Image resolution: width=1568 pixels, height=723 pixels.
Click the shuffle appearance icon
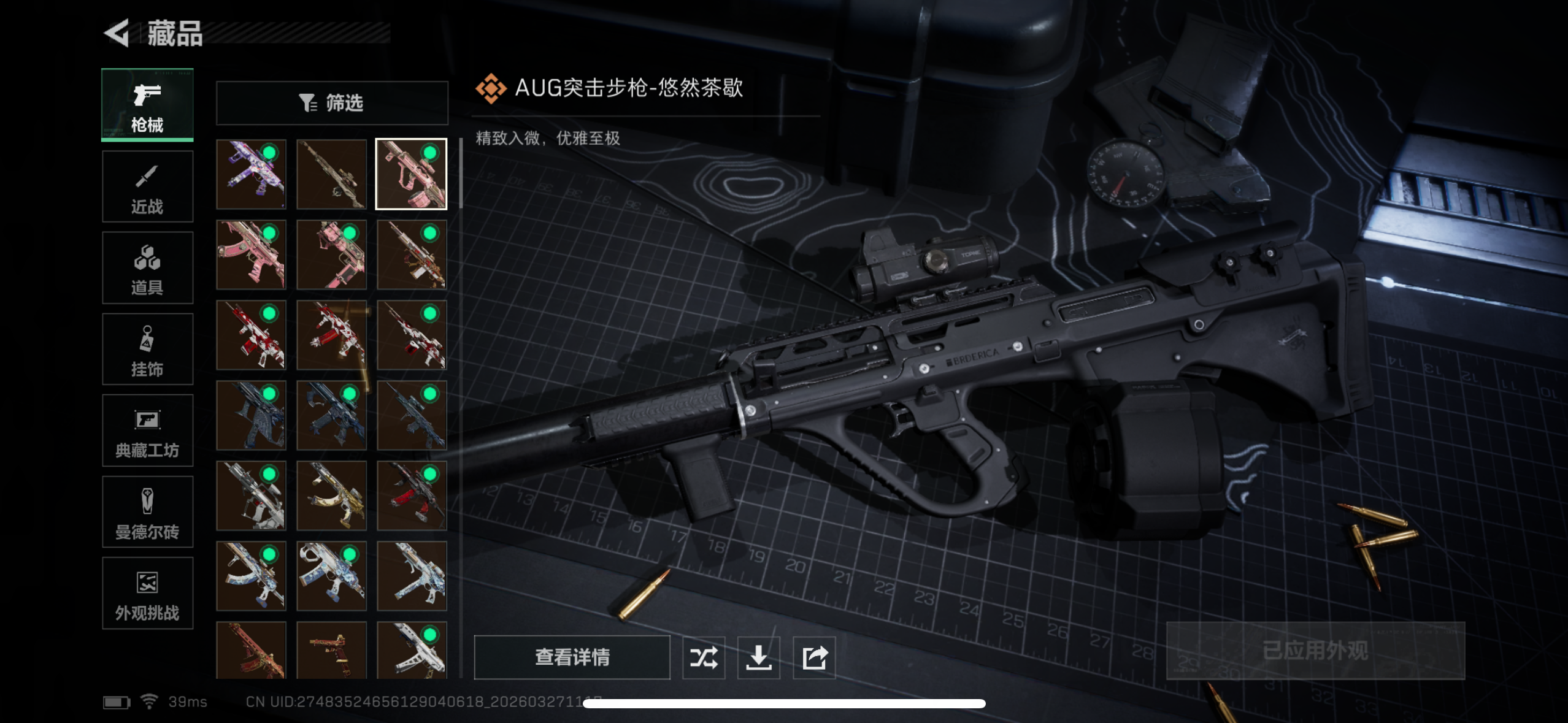[704, 657]
